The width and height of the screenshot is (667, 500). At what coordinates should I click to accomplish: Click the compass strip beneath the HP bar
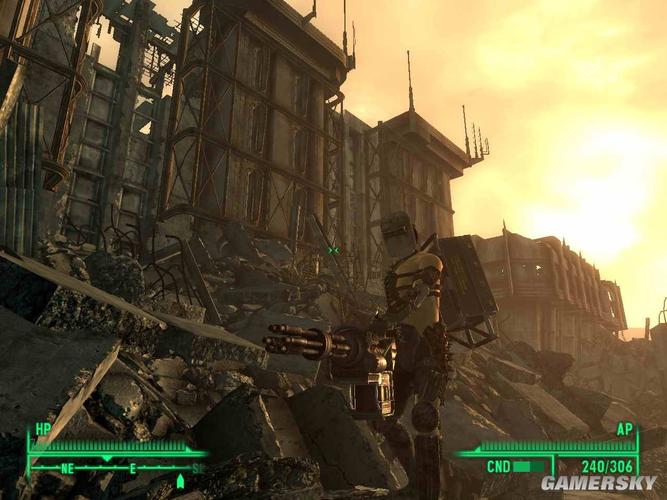115,467
